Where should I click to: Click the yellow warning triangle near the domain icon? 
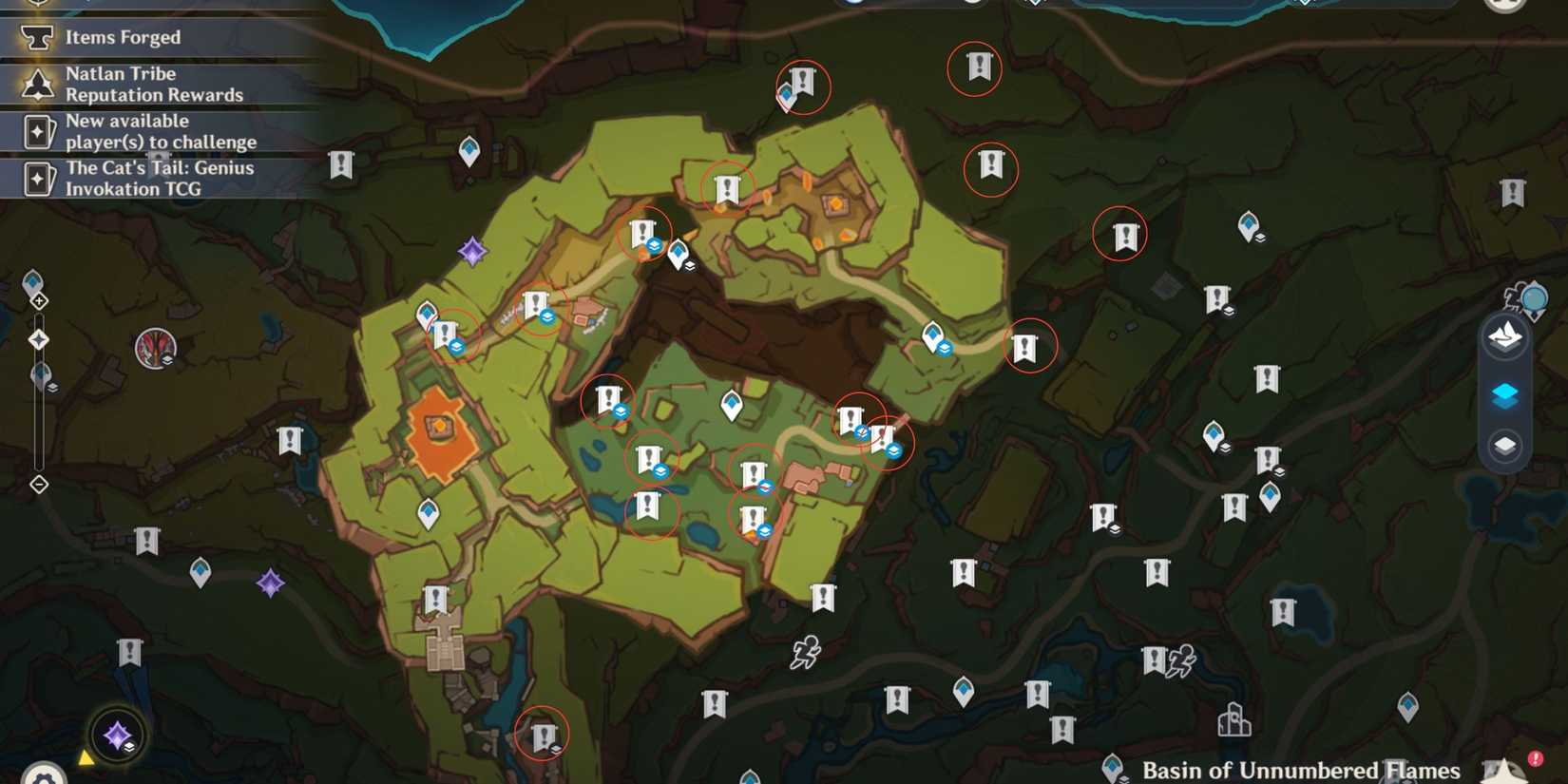pos(86,756)
